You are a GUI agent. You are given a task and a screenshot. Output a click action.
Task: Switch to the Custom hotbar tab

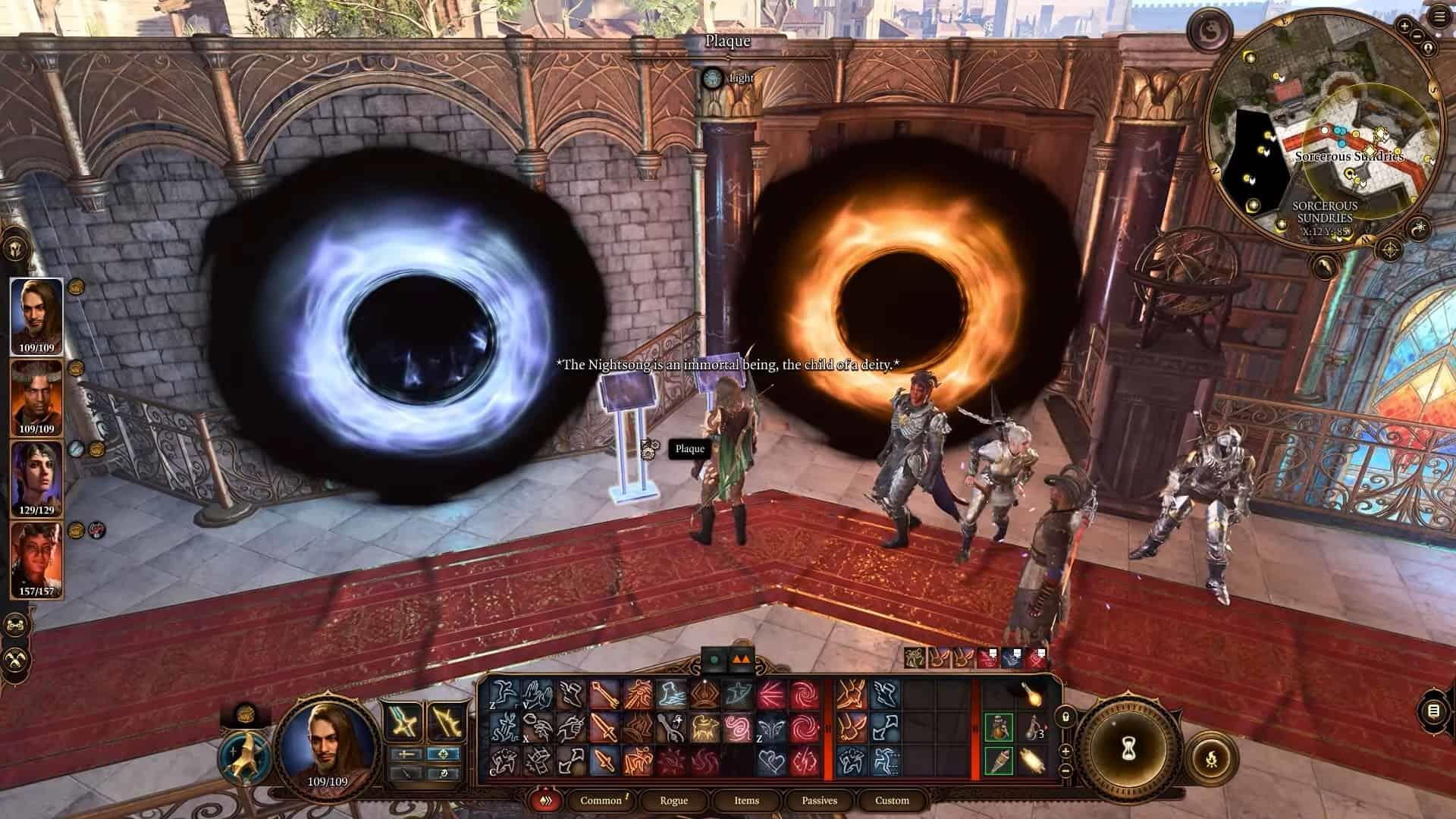click(892, 800)
